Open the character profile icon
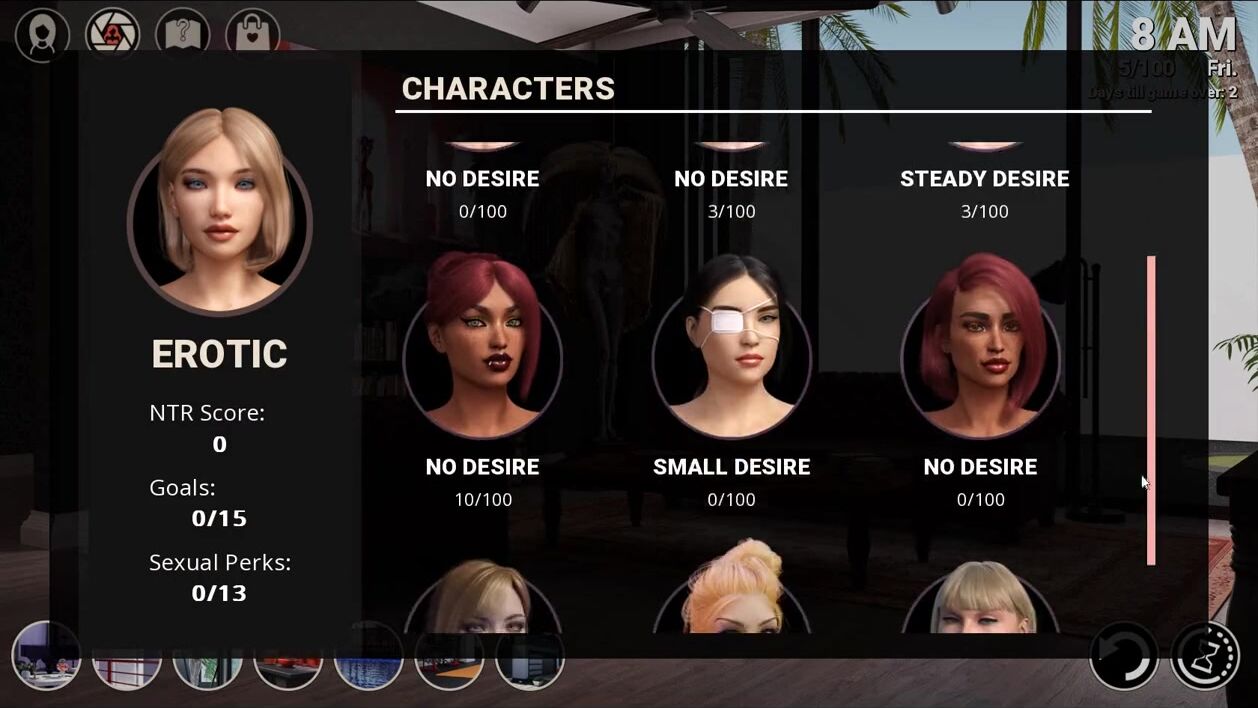1258x708 pixels. (x=42, y=35)
